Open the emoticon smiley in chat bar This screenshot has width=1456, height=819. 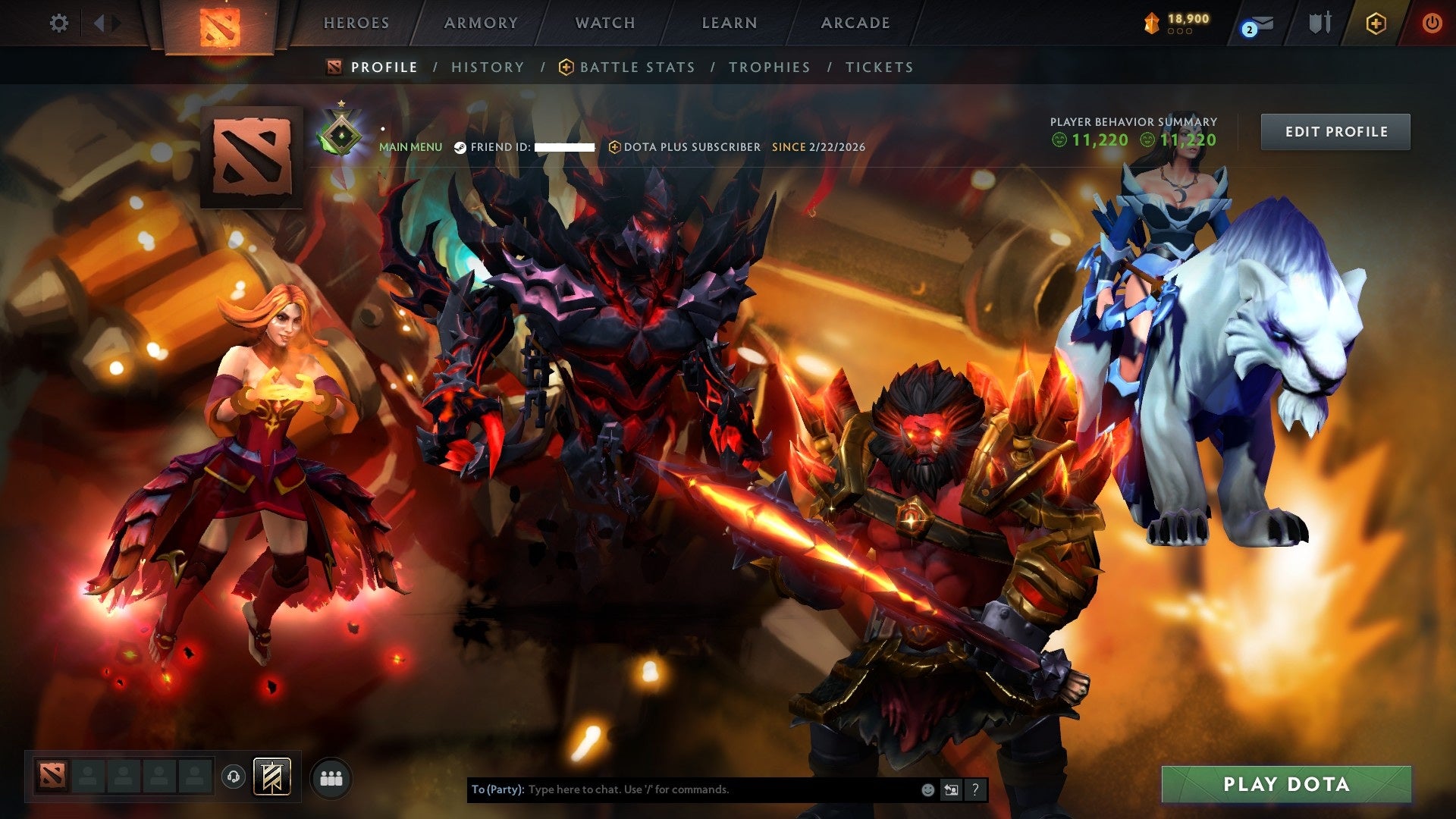927,789
